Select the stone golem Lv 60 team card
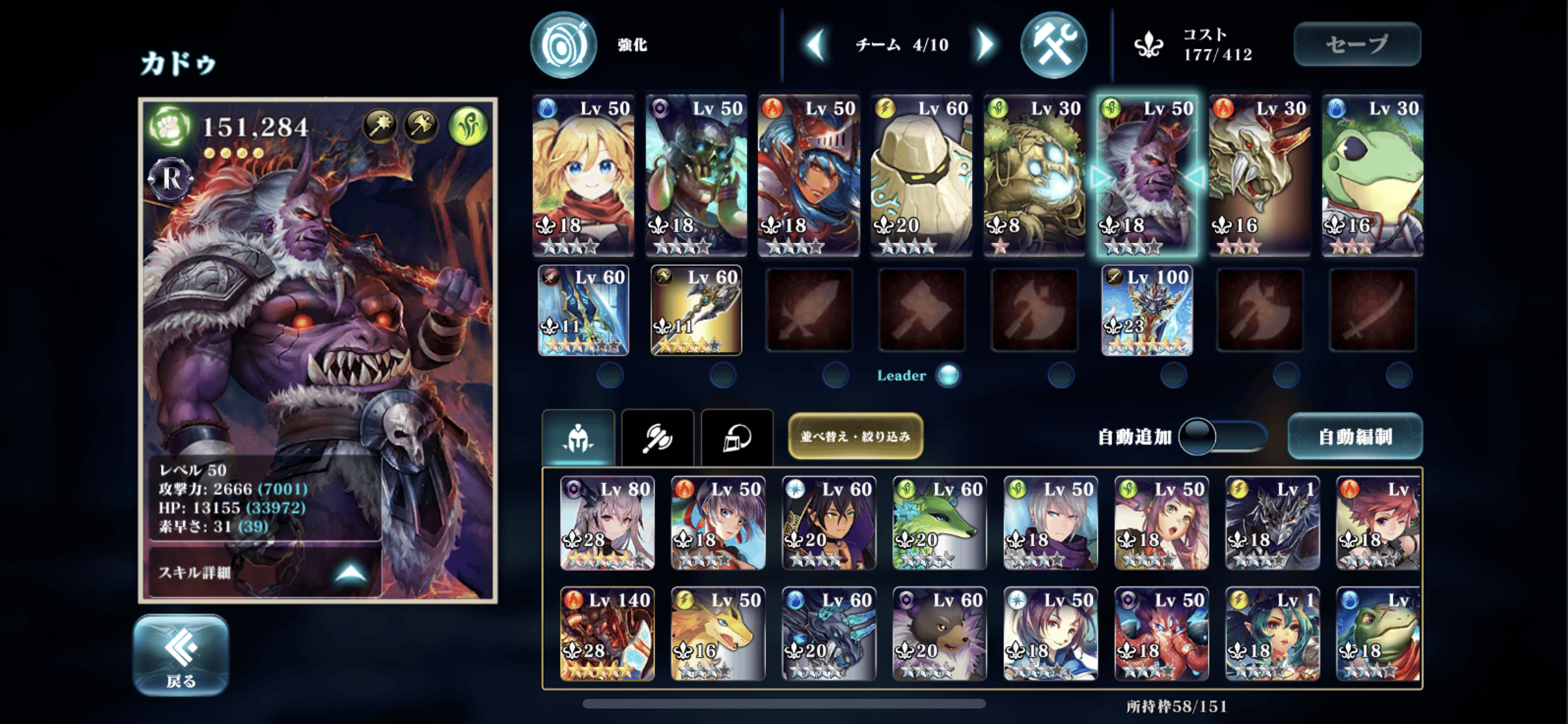 921,175
